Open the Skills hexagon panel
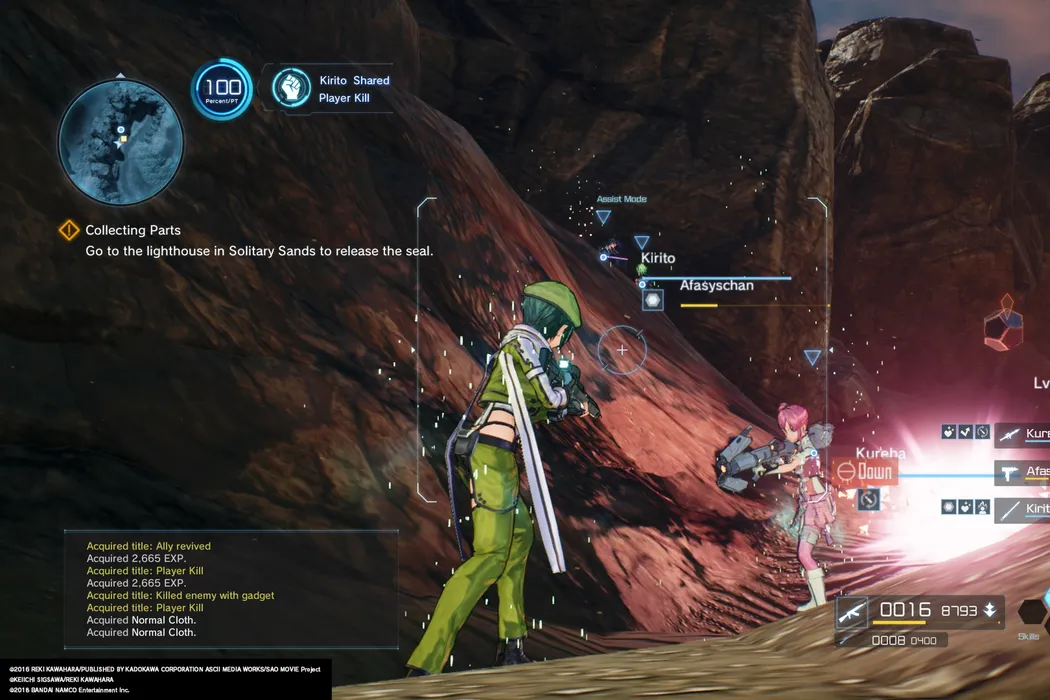Image resolution: width=1050 pixels, height=700 pixels. click(1033, 613)
